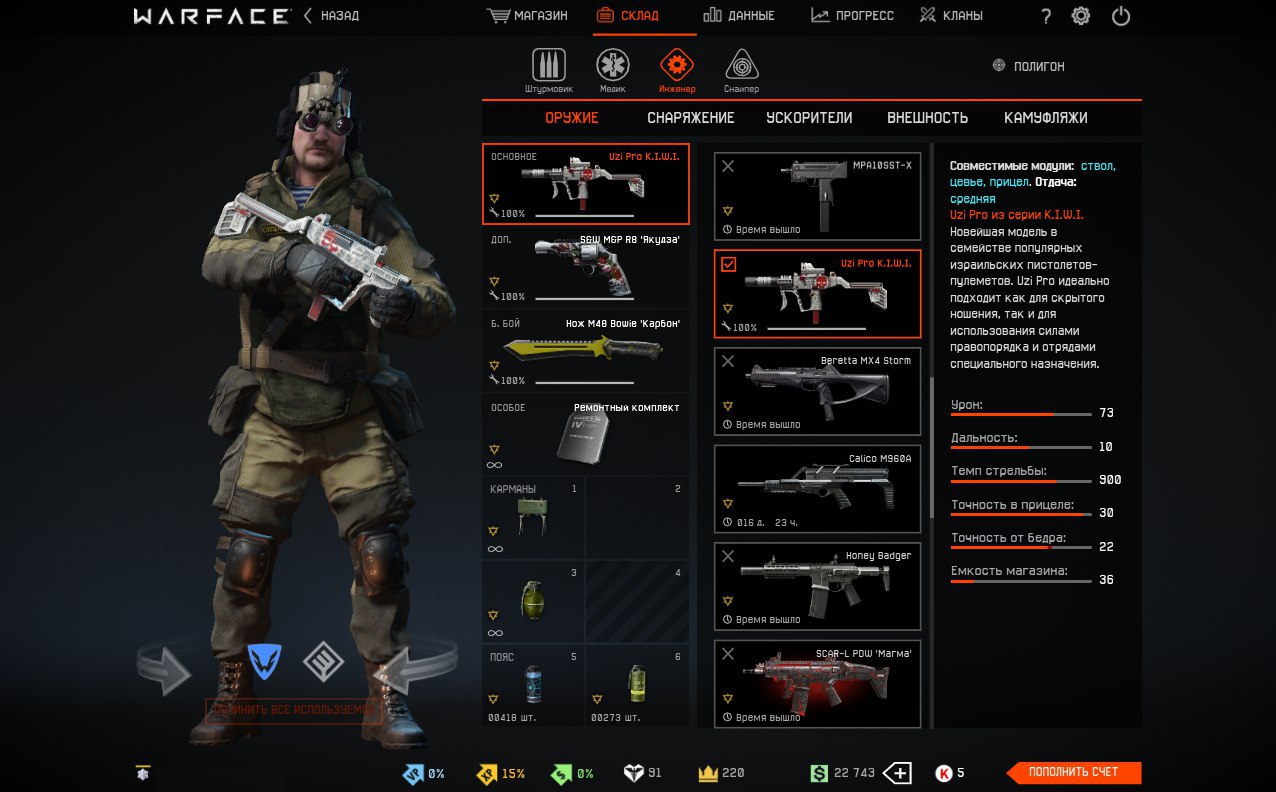Switch to the Камуфляжи tab
This screenshot has height=792, width=1276.
[x=1045, y=118]
